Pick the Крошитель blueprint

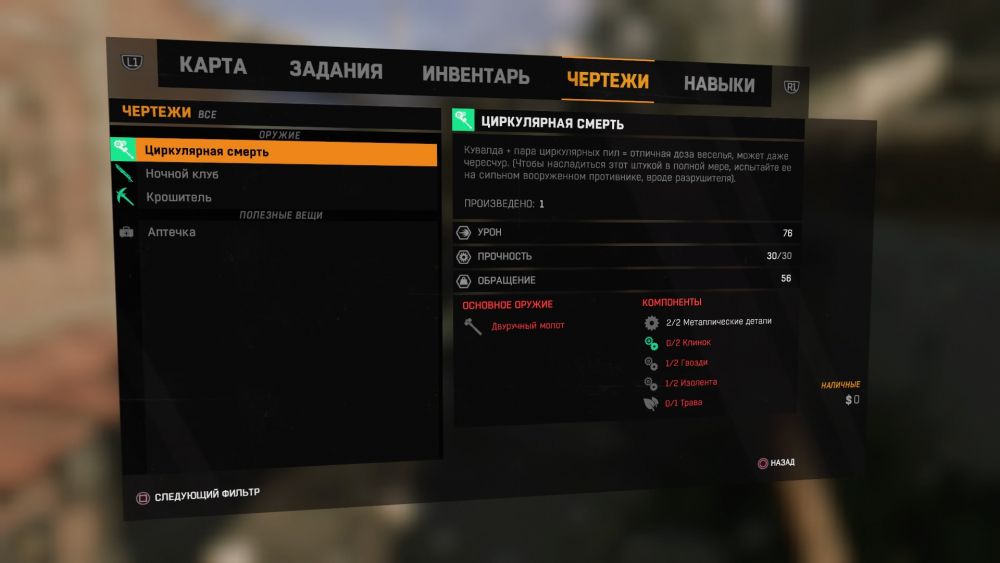point(178,198)
